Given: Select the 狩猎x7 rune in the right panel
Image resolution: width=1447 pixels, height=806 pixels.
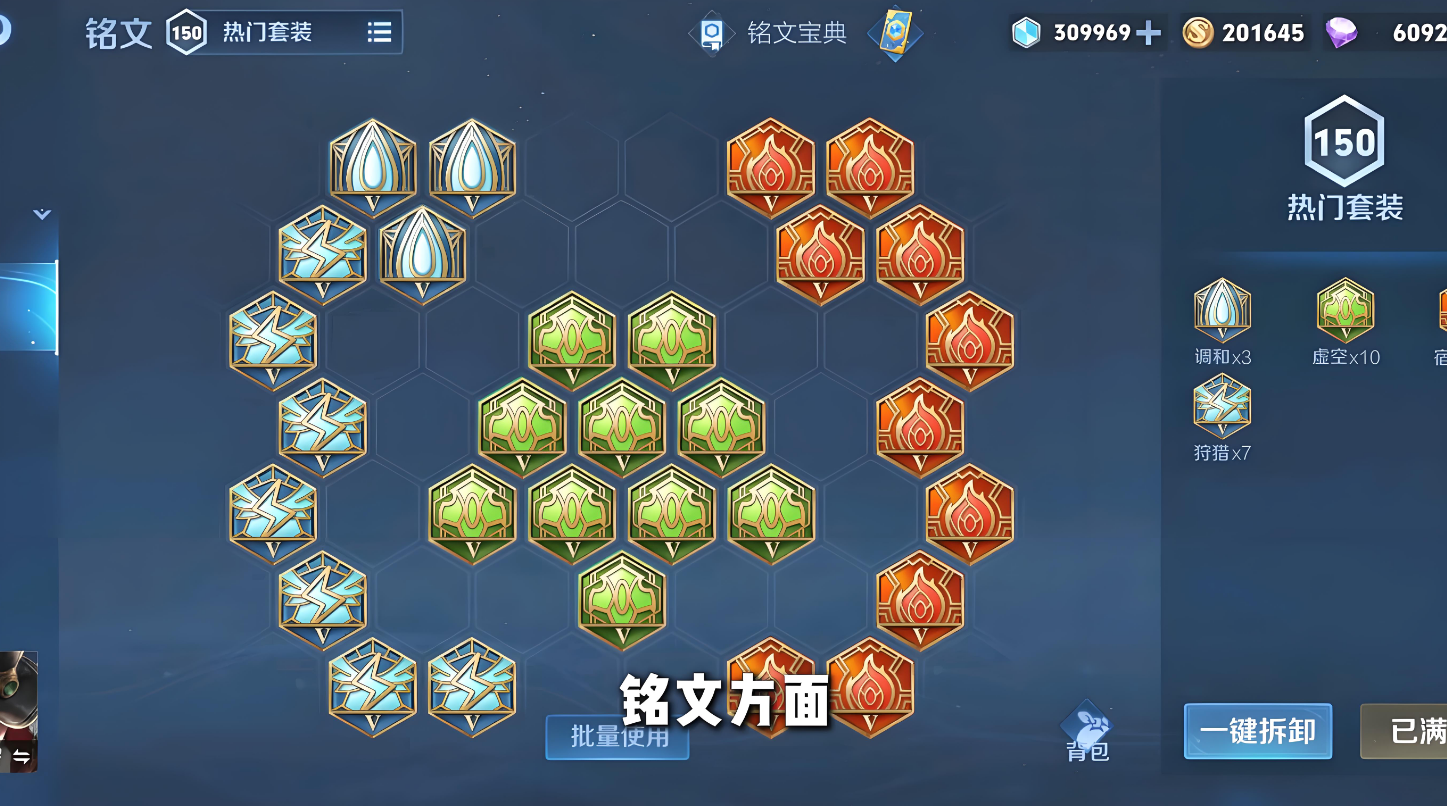Looking at the screenshot, I should [1222, 405].
